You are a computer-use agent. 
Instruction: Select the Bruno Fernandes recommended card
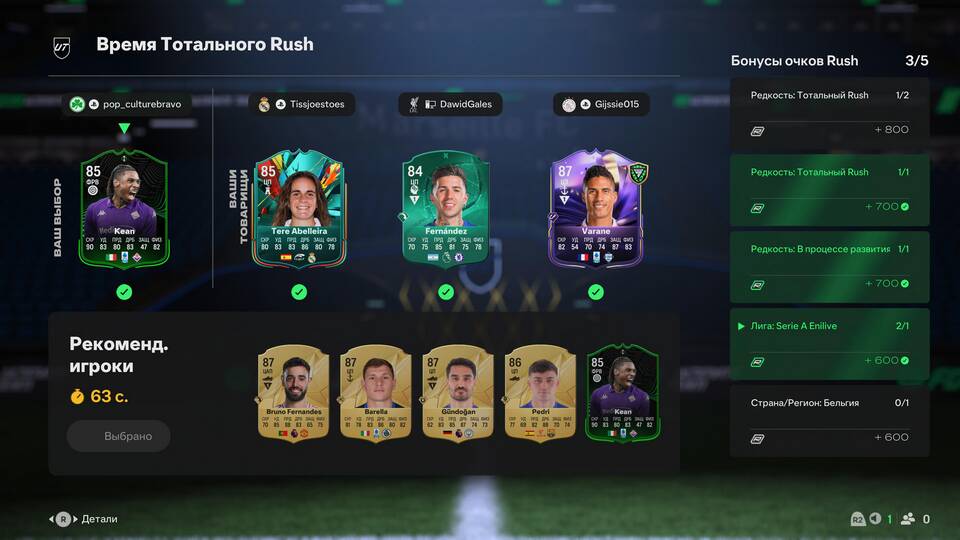click(293, 392)
